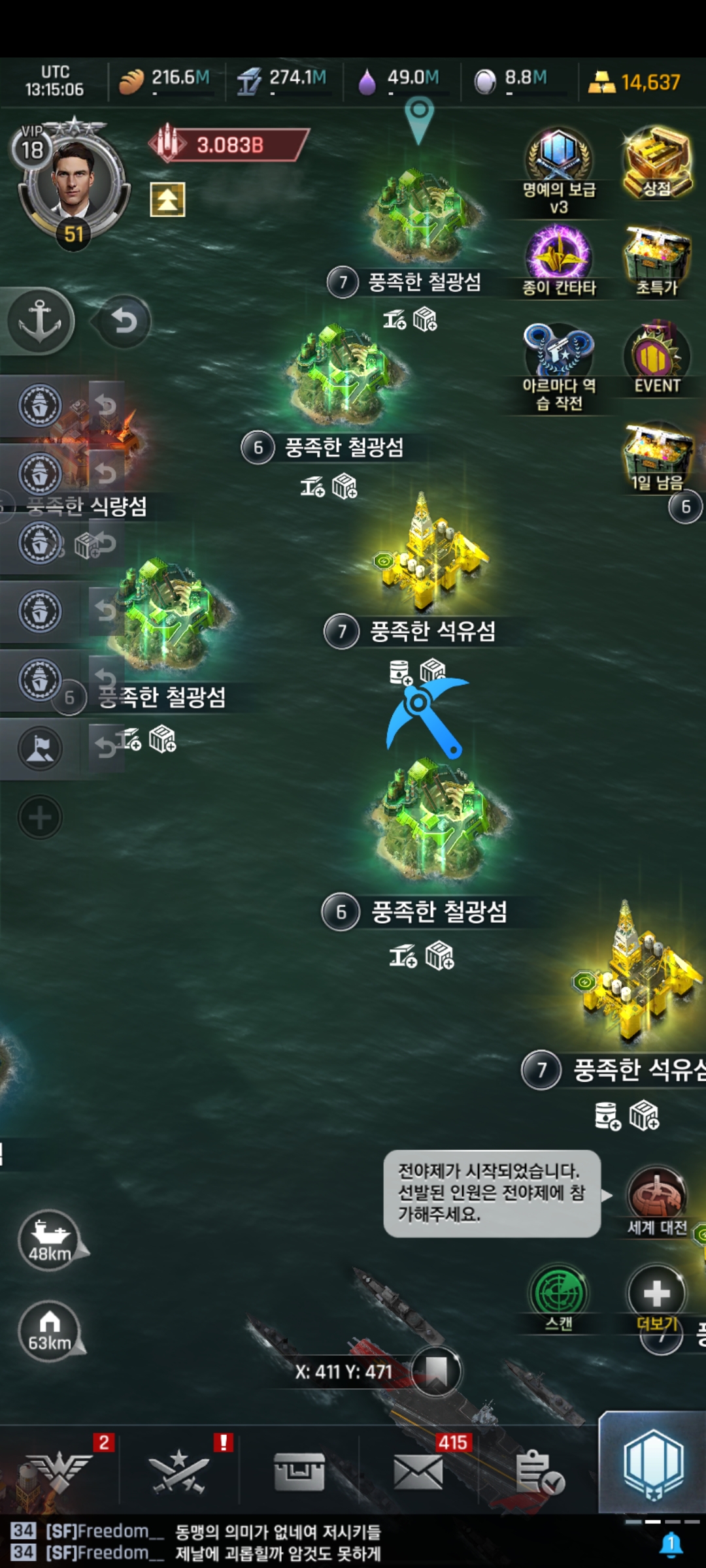
Task: Add a new fleet slot with the plus button
Action: pos(40,817)
